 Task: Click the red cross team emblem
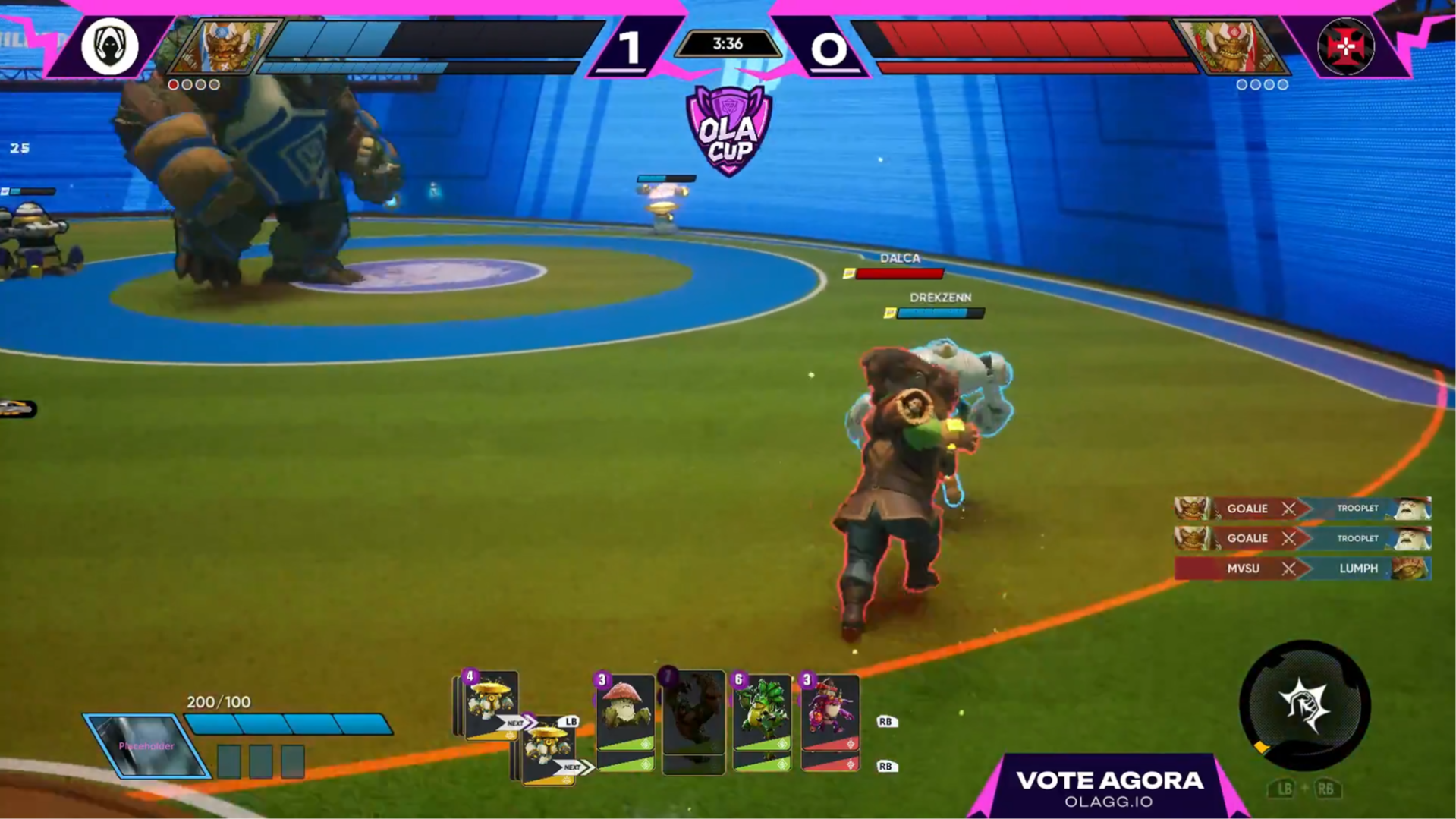[1345, 47]
